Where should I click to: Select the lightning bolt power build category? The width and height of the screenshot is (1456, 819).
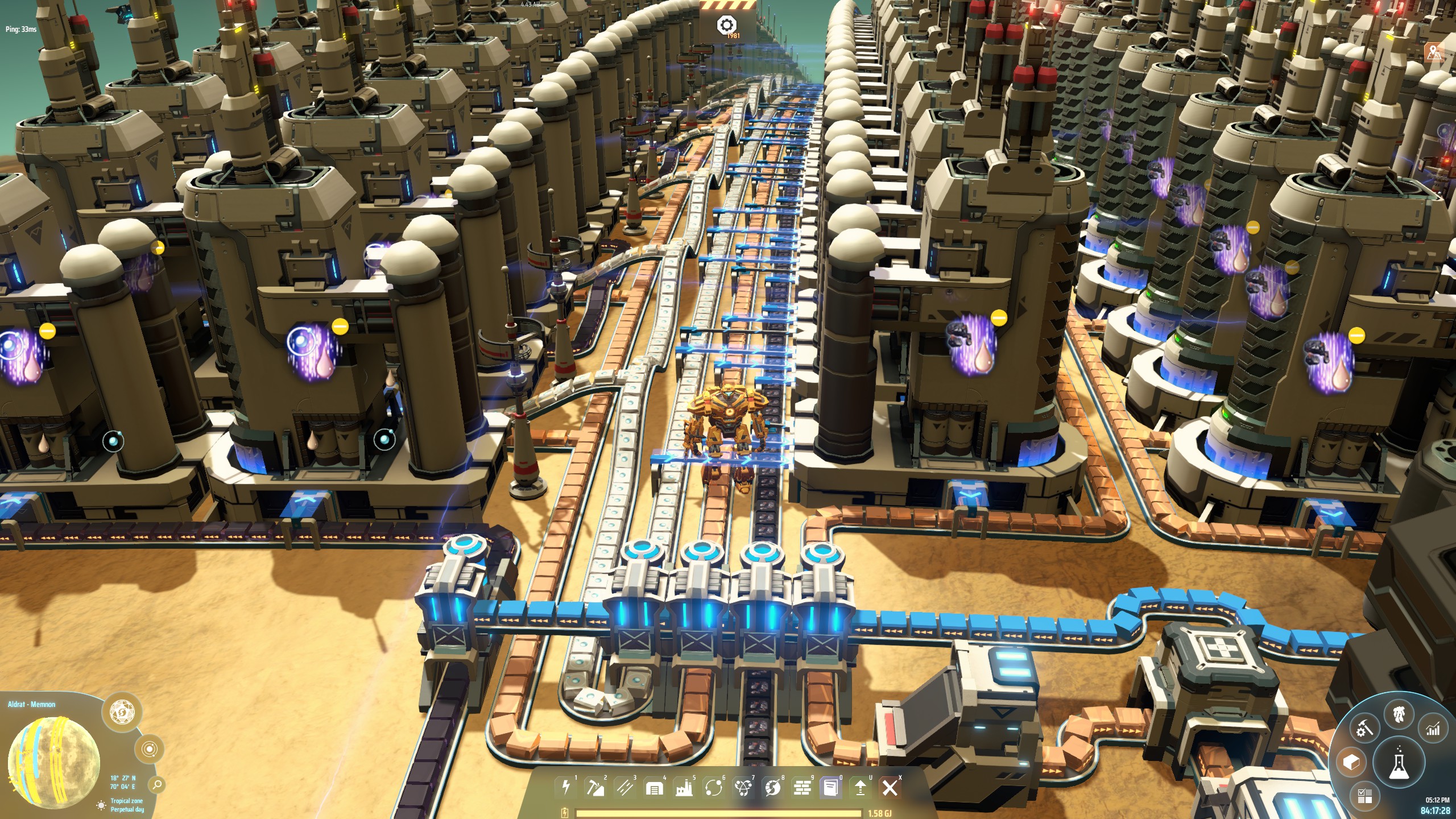[566, 787]
